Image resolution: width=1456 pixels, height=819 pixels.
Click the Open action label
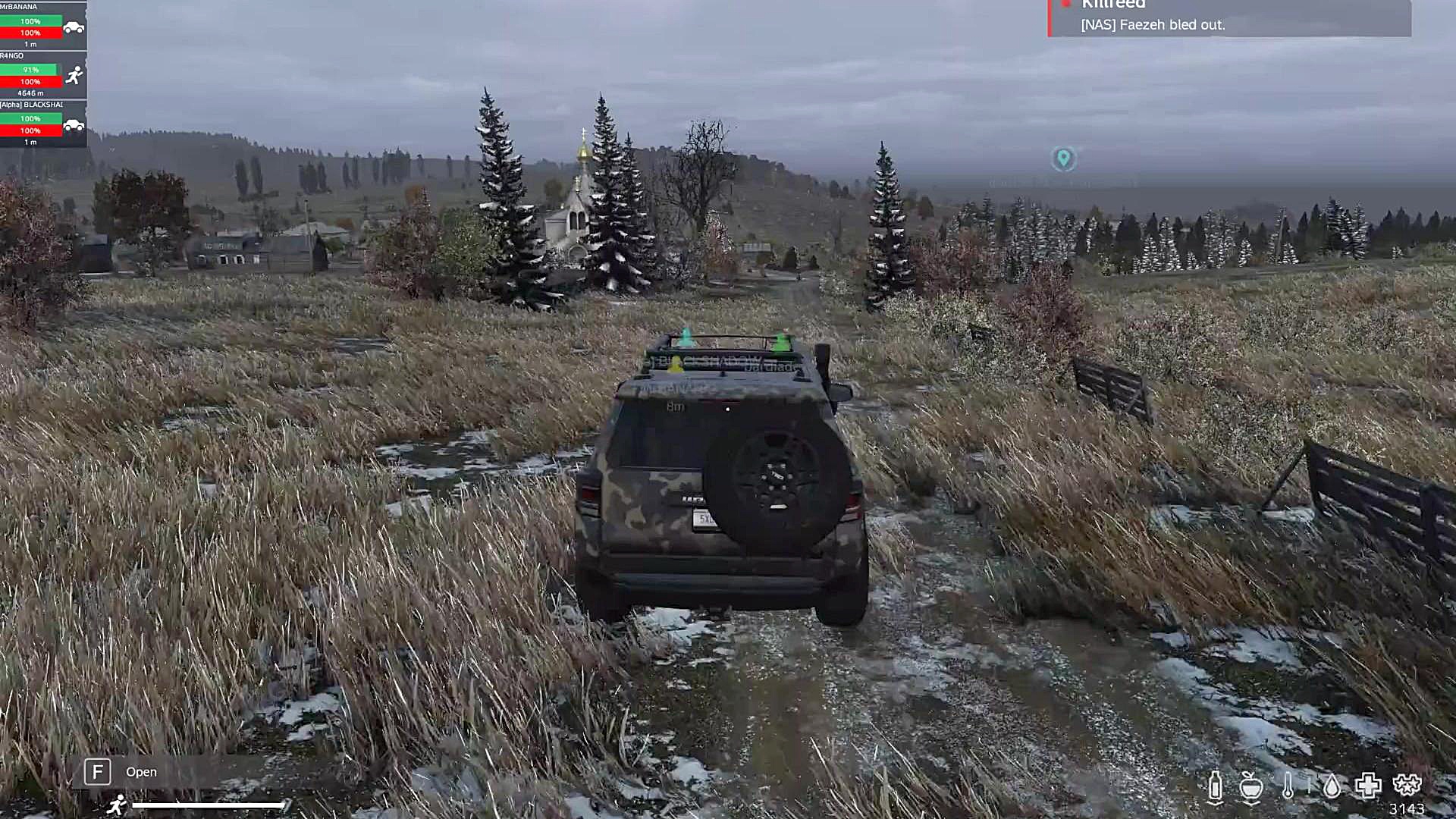140,772
